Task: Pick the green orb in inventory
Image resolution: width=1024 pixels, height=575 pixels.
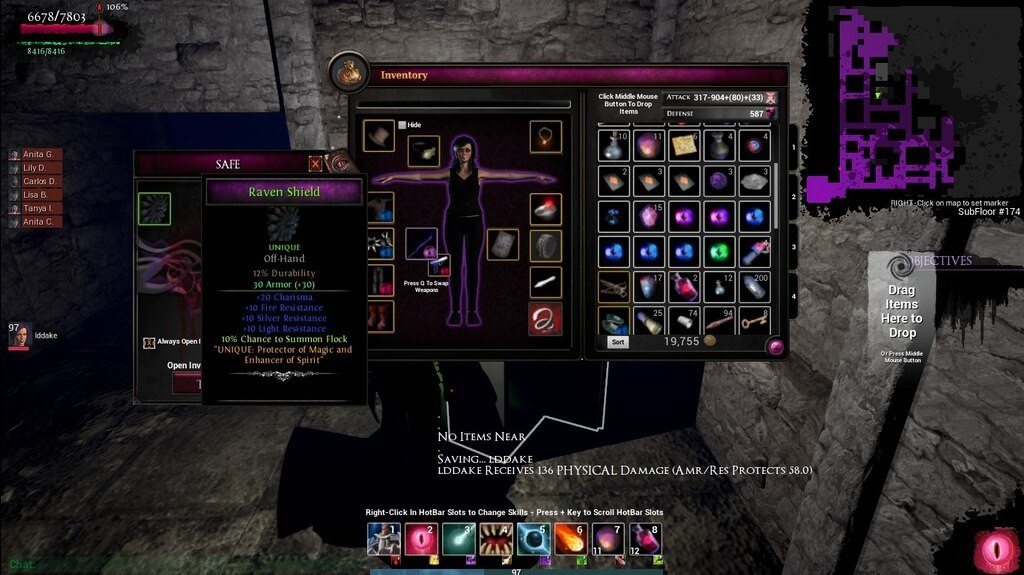Action: 718,251
